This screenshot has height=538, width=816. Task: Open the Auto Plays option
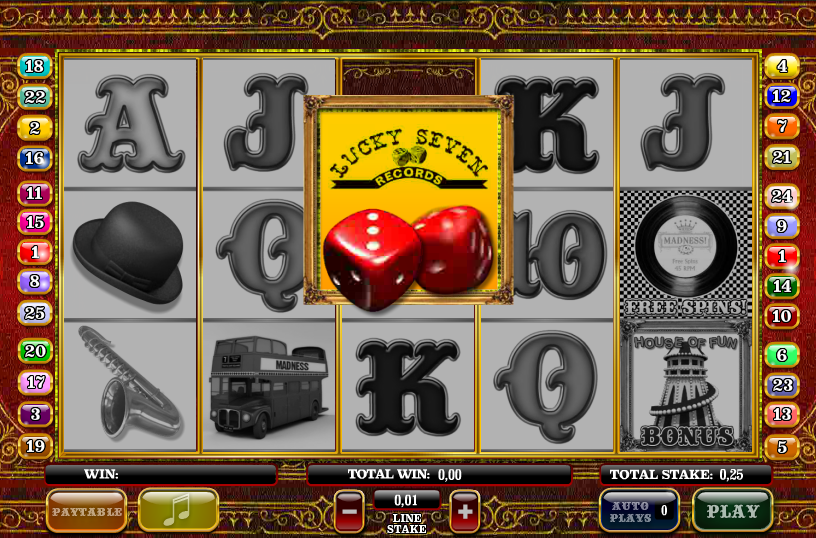639,510
